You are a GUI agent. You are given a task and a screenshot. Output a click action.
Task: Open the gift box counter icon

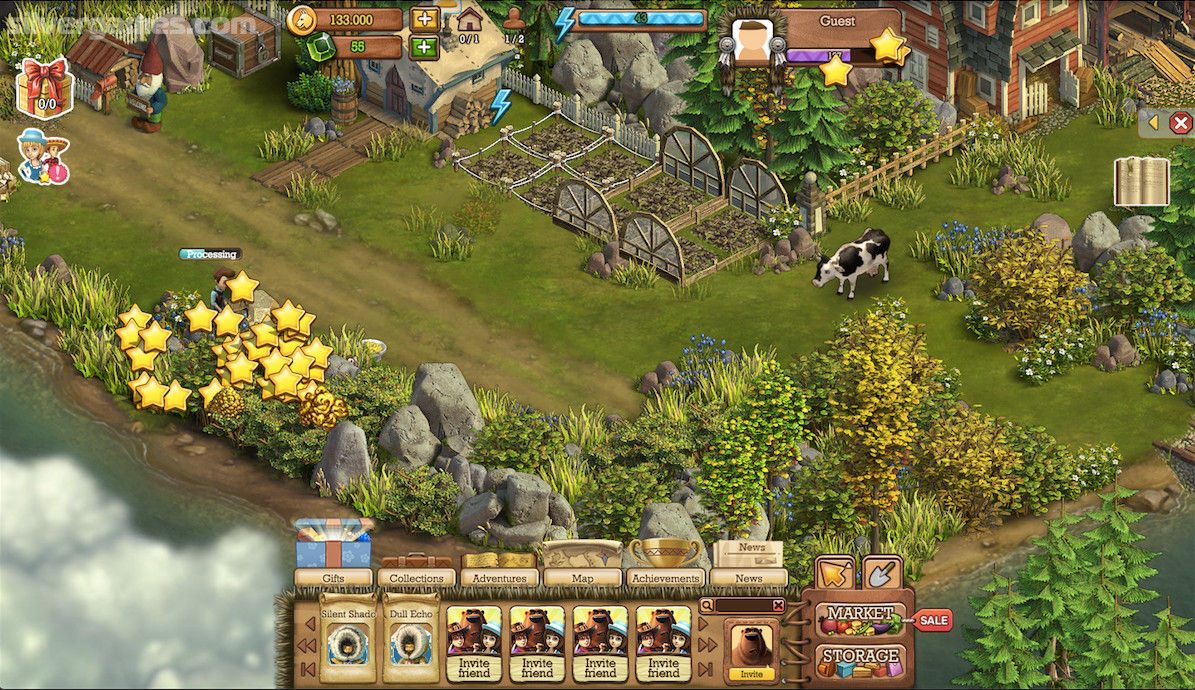click(x=45, y=87)
